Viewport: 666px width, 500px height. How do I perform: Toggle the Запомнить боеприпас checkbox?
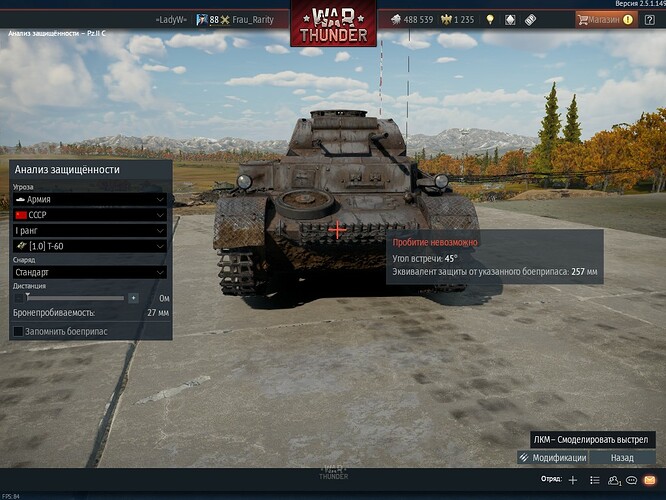pos(19,331)
